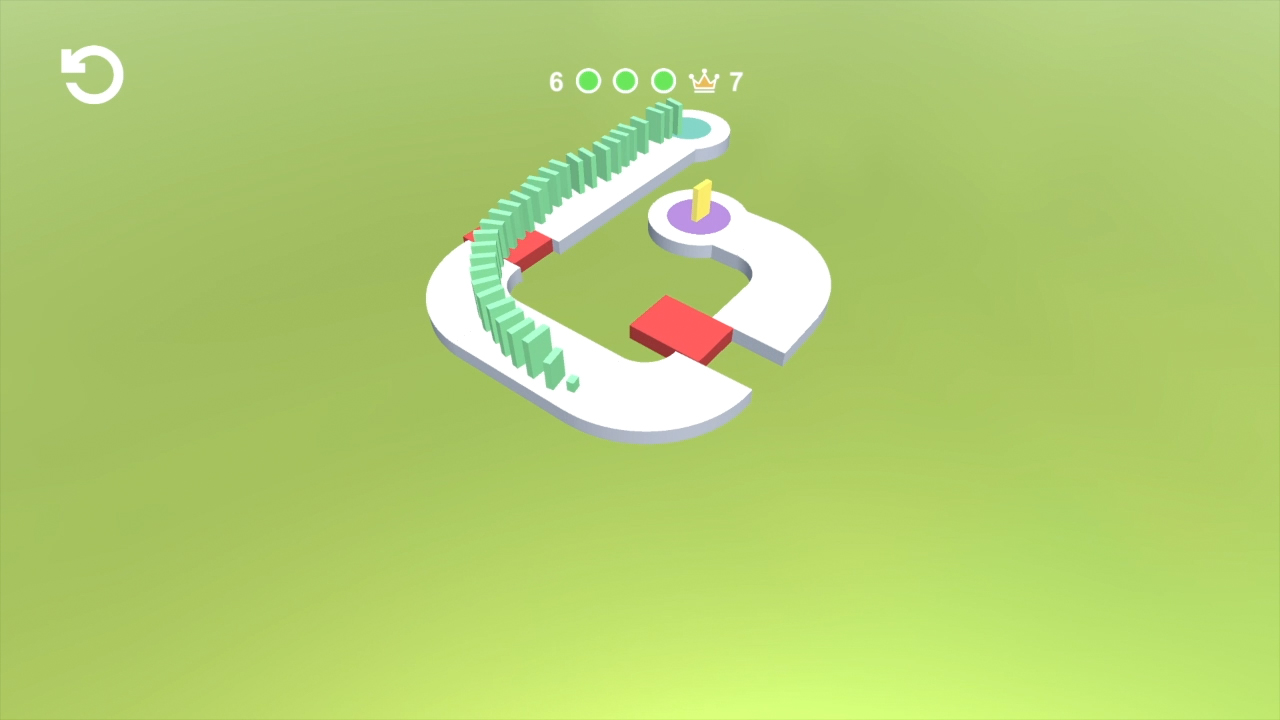Select the middle green dot indicator
1280x720 pixels.
pos(625,80)
